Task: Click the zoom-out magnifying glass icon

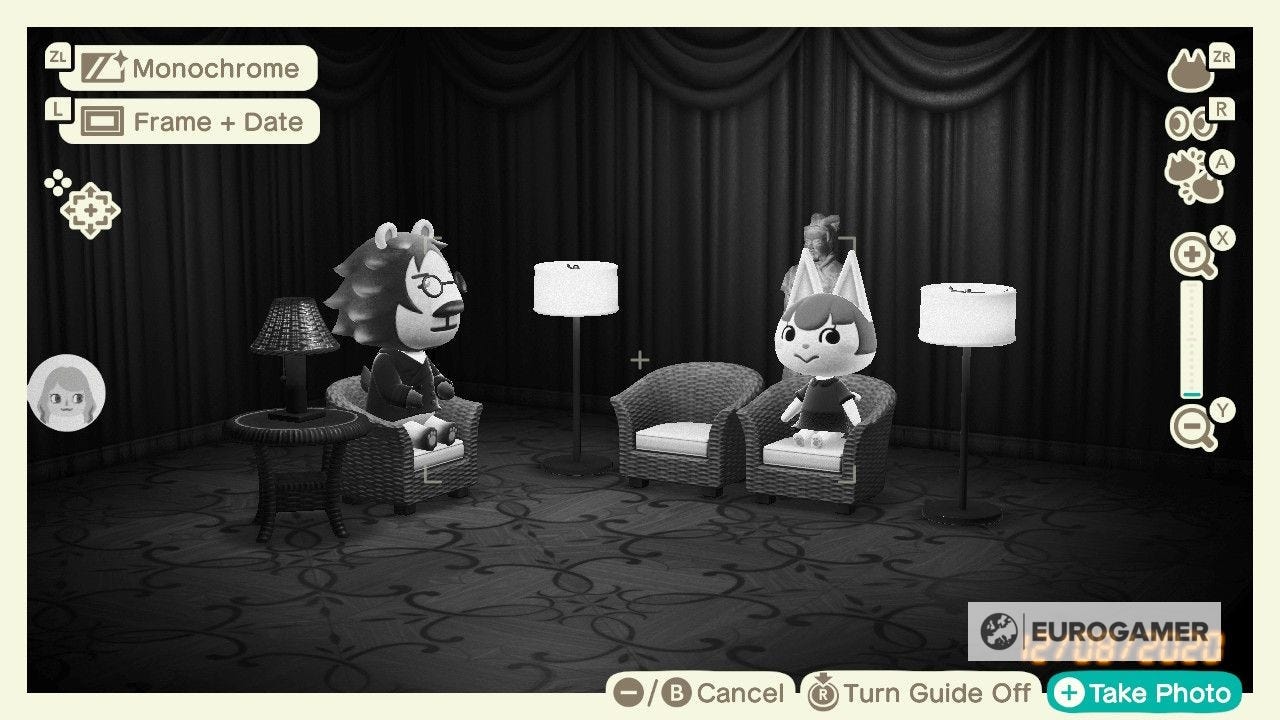Action: point(1190,424)
